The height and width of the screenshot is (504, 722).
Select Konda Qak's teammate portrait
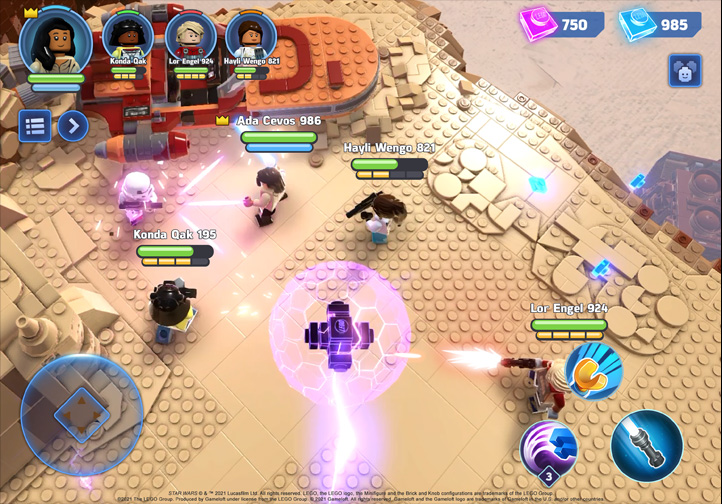pos(127,37)
